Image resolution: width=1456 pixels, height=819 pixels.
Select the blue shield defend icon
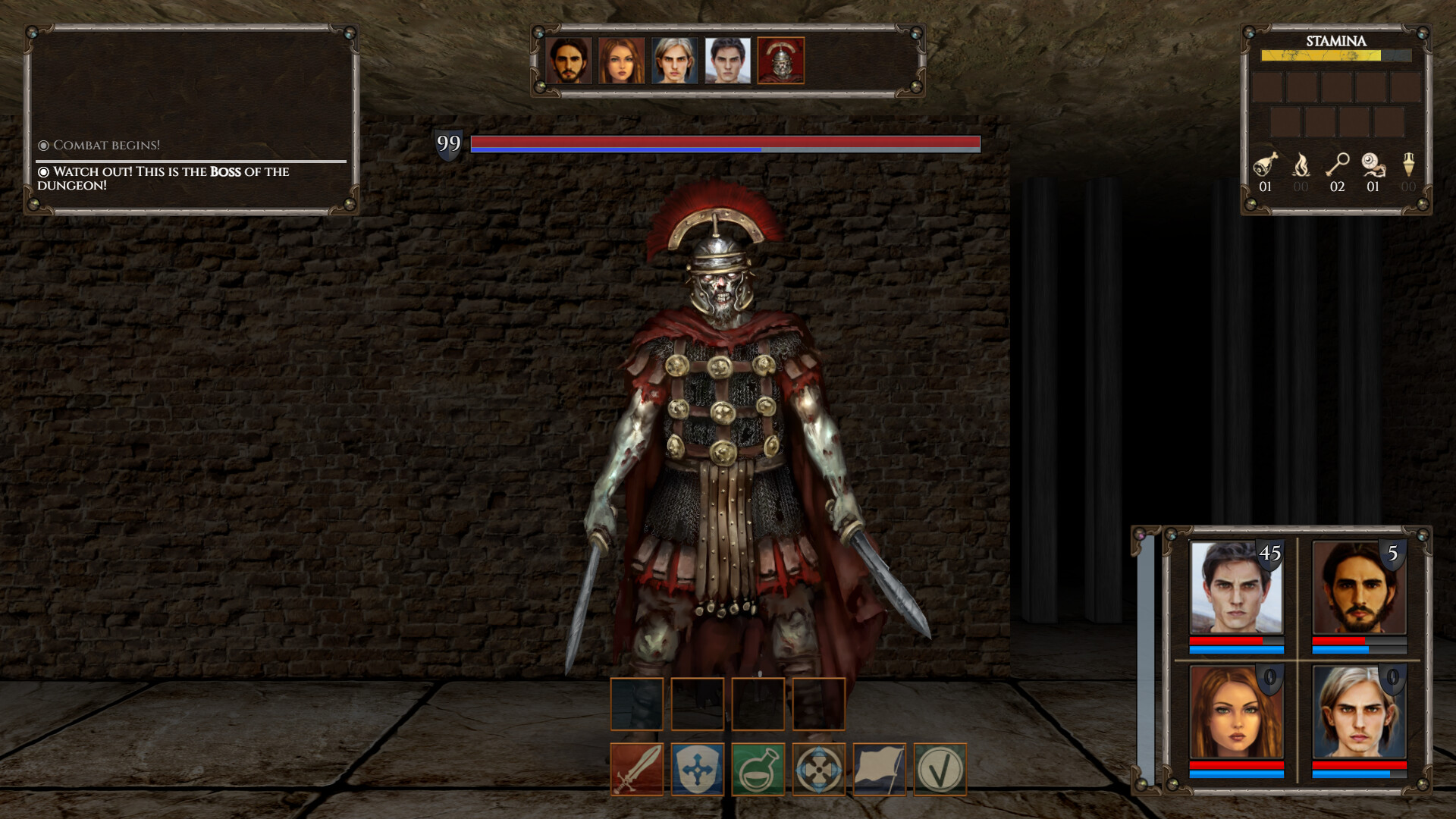pos(698,769)
